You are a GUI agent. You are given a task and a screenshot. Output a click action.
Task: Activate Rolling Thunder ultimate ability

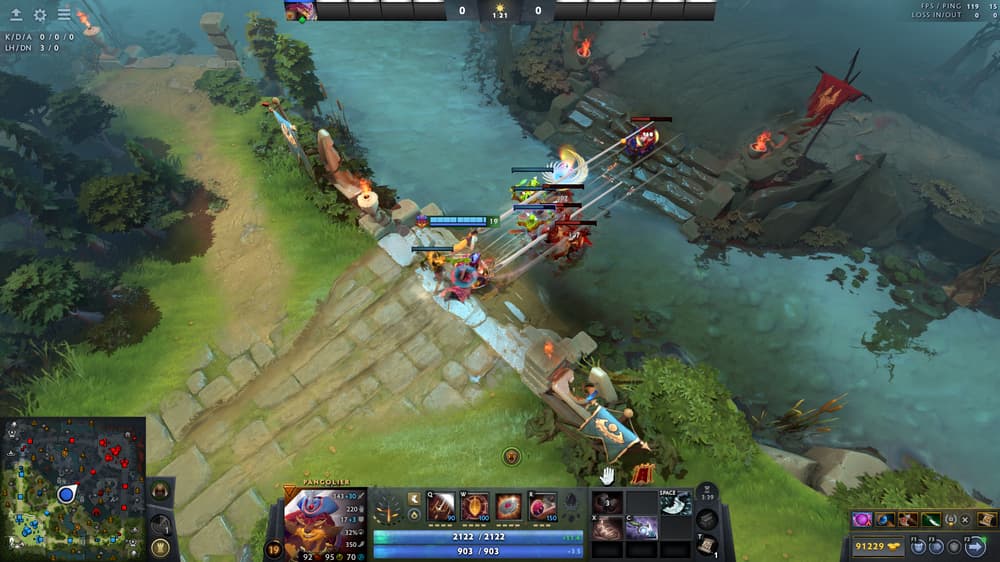coord(543,507)
